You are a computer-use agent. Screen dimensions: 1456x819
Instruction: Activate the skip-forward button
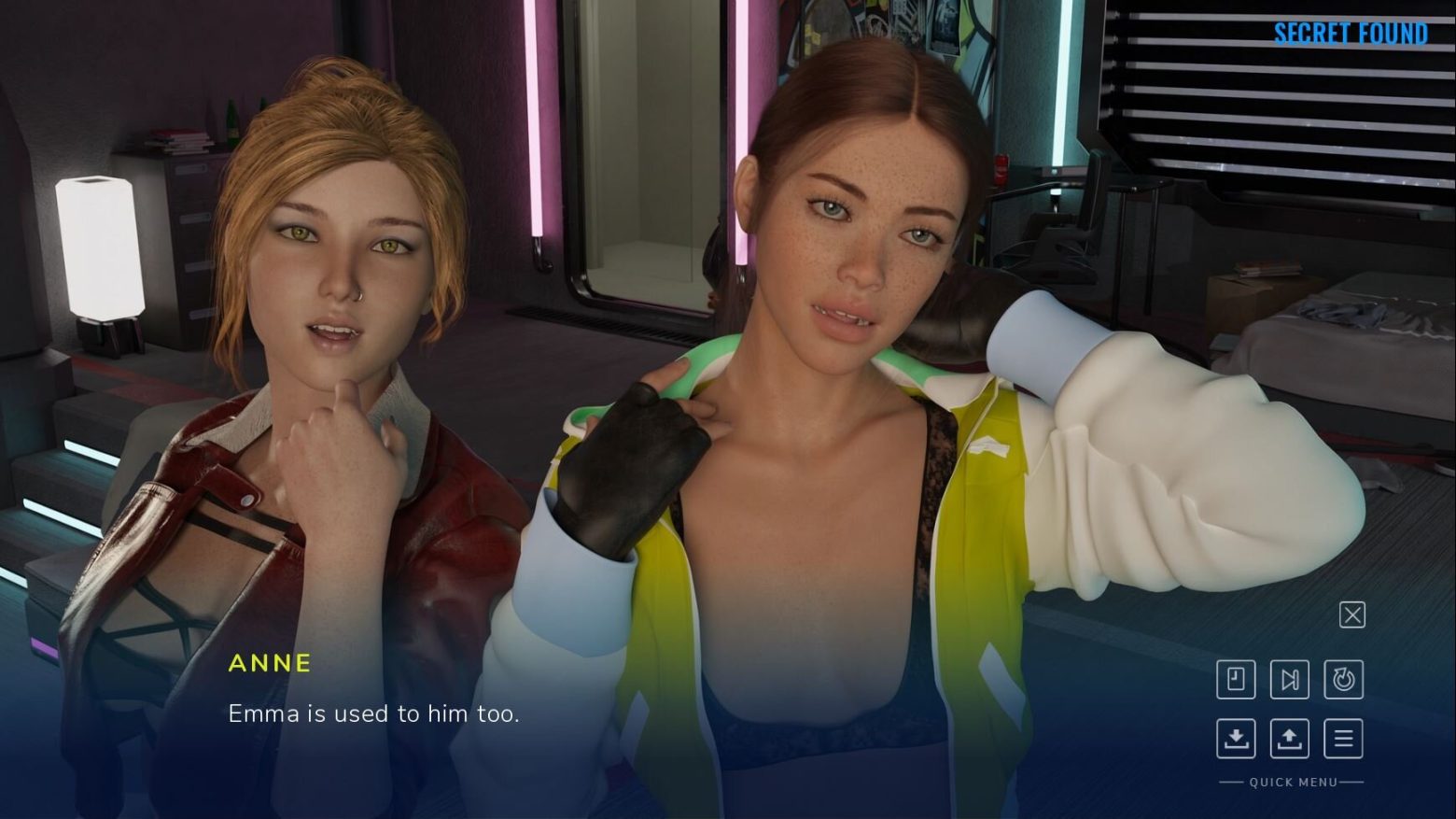click(1289, 679)
